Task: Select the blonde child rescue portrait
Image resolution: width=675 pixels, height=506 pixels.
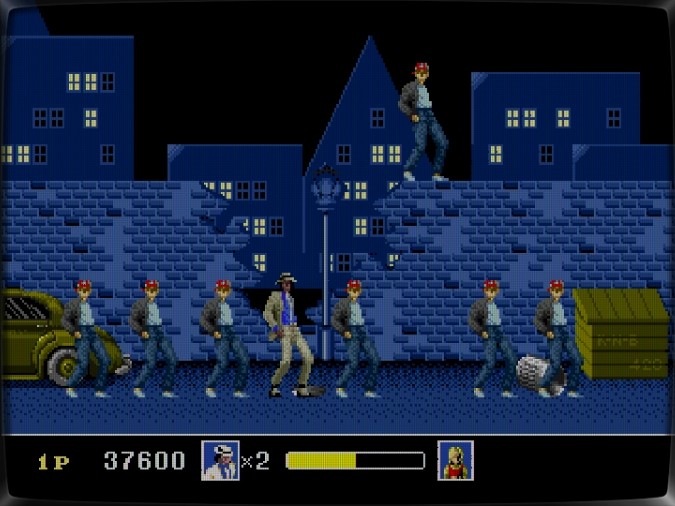Action: point(455,460)
